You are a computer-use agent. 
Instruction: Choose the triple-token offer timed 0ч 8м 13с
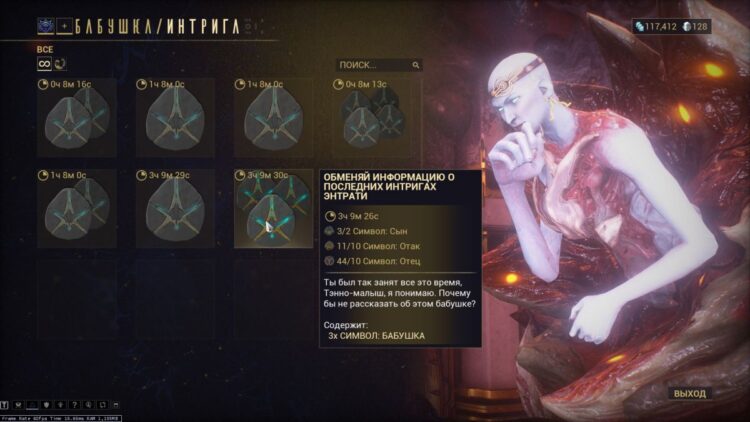[x=364, y=118]
